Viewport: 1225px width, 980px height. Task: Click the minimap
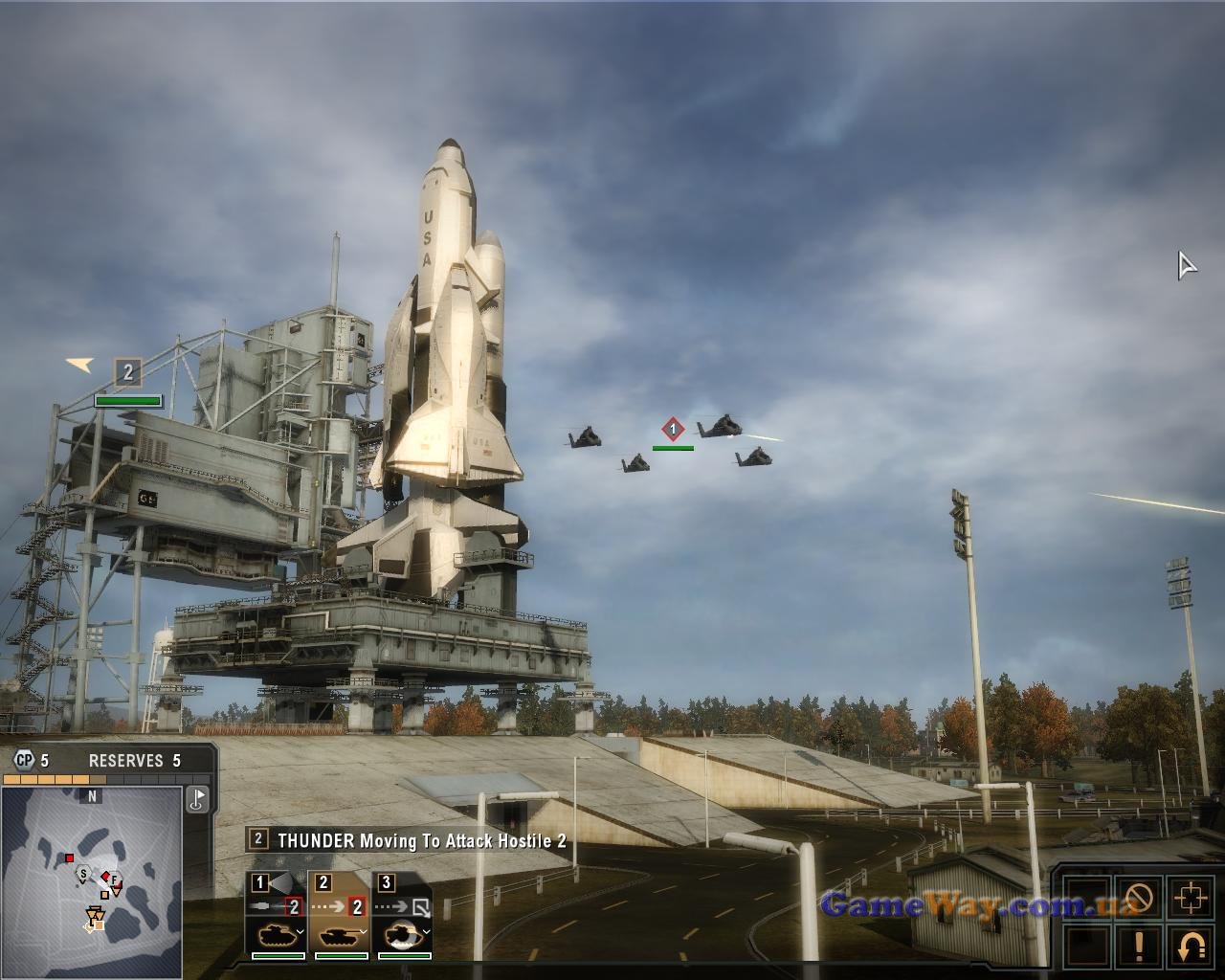click(92, 881)
